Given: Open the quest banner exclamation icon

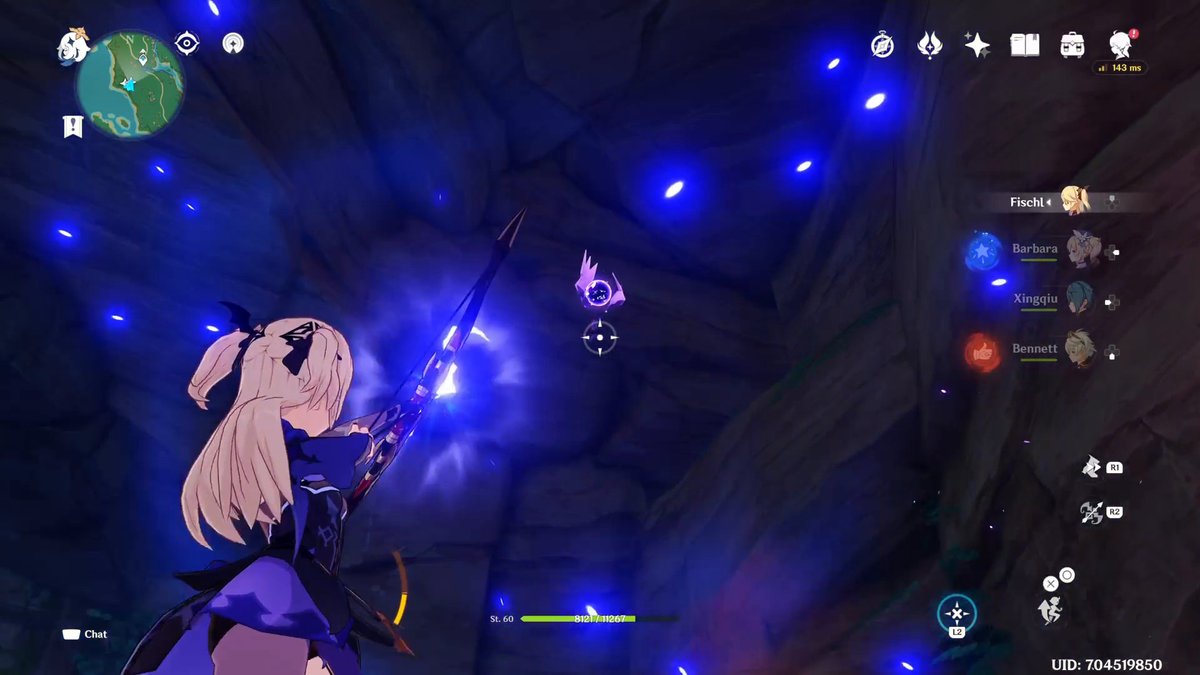Looking at the screenshot, I should click(x=72, y=126).
